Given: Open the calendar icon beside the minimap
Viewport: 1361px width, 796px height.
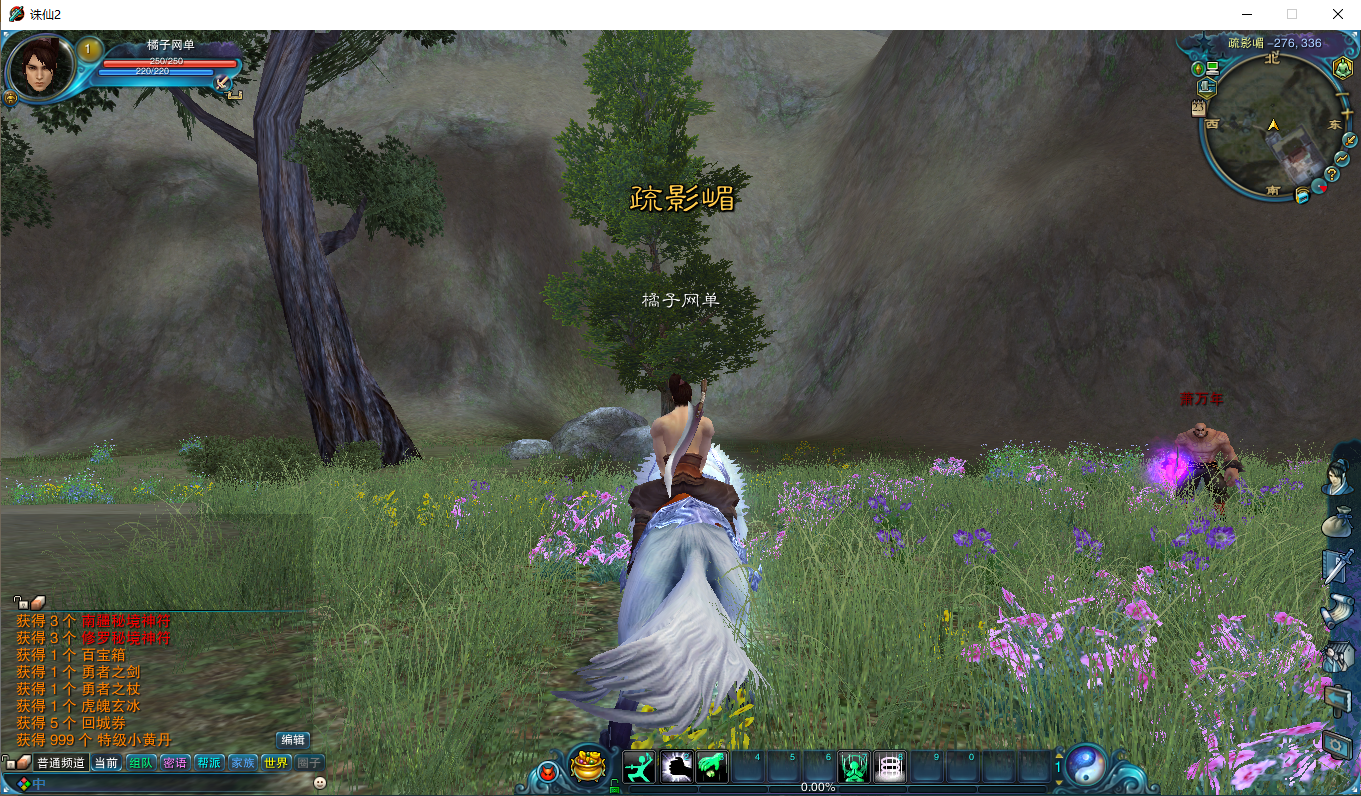Looking at the screenshot, I should tap(1198, 108).
